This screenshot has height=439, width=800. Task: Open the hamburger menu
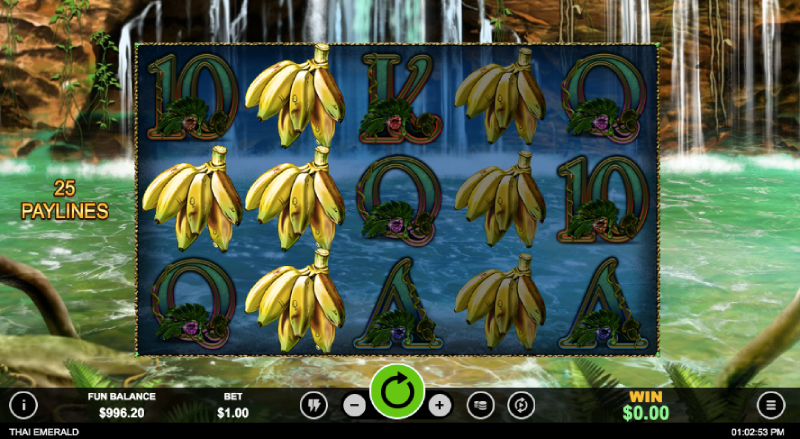click(x=771, y=405)
